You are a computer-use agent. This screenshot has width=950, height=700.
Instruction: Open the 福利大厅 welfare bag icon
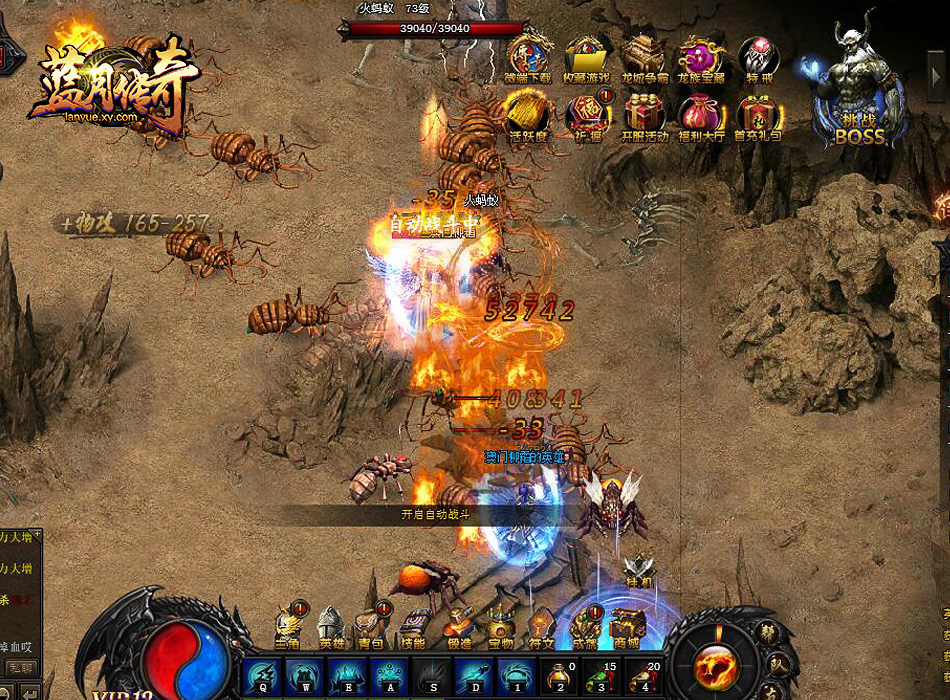coord(700,117)
